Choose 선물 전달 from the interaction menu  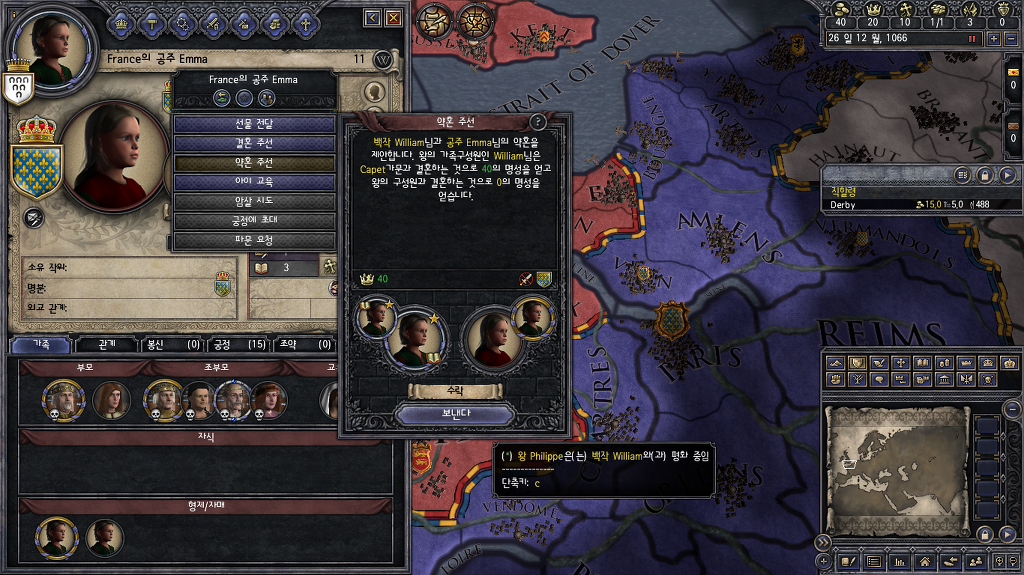coord(255,124)
